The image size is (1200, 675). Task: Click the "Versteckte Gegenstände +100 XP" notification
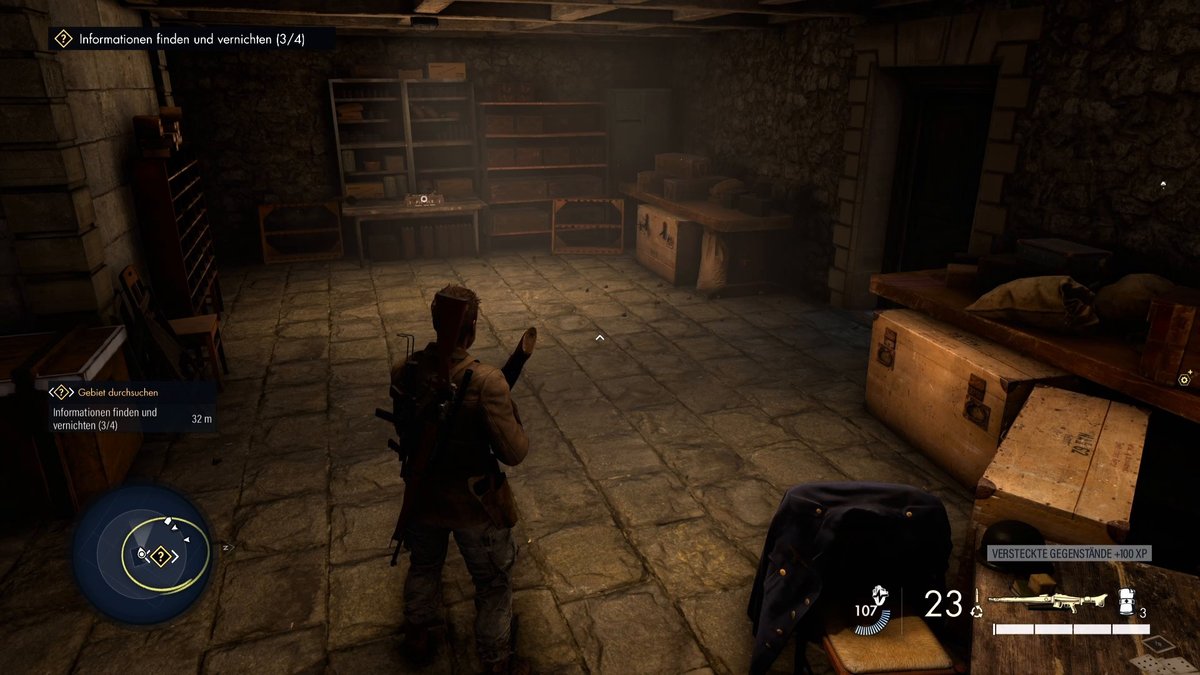1067,553
